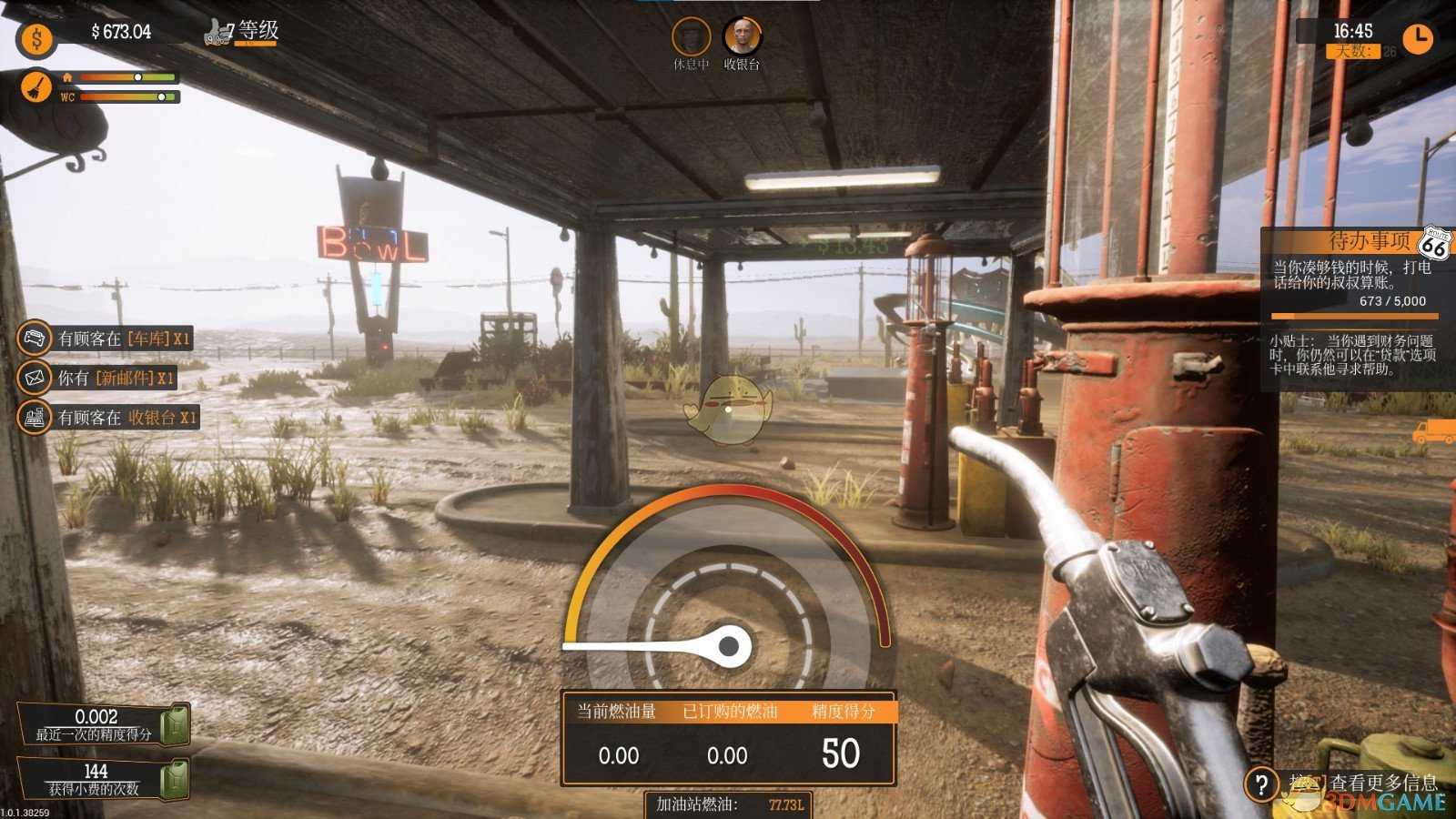Select the tips received counter panel
Viewport: 1456px width, 819px height.
tap(102, 780)
